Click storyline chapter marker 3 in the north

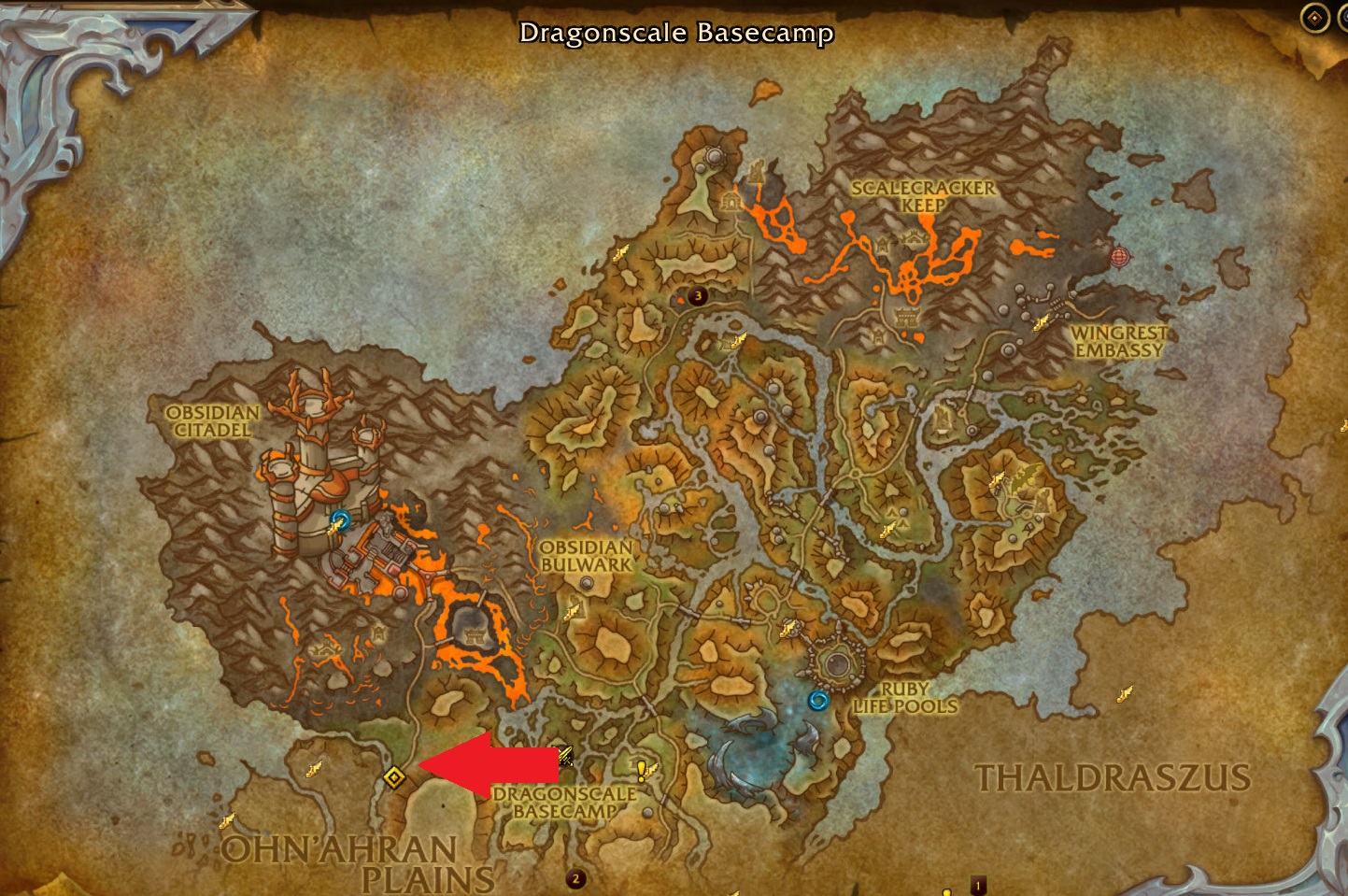(x=696, y=296)
